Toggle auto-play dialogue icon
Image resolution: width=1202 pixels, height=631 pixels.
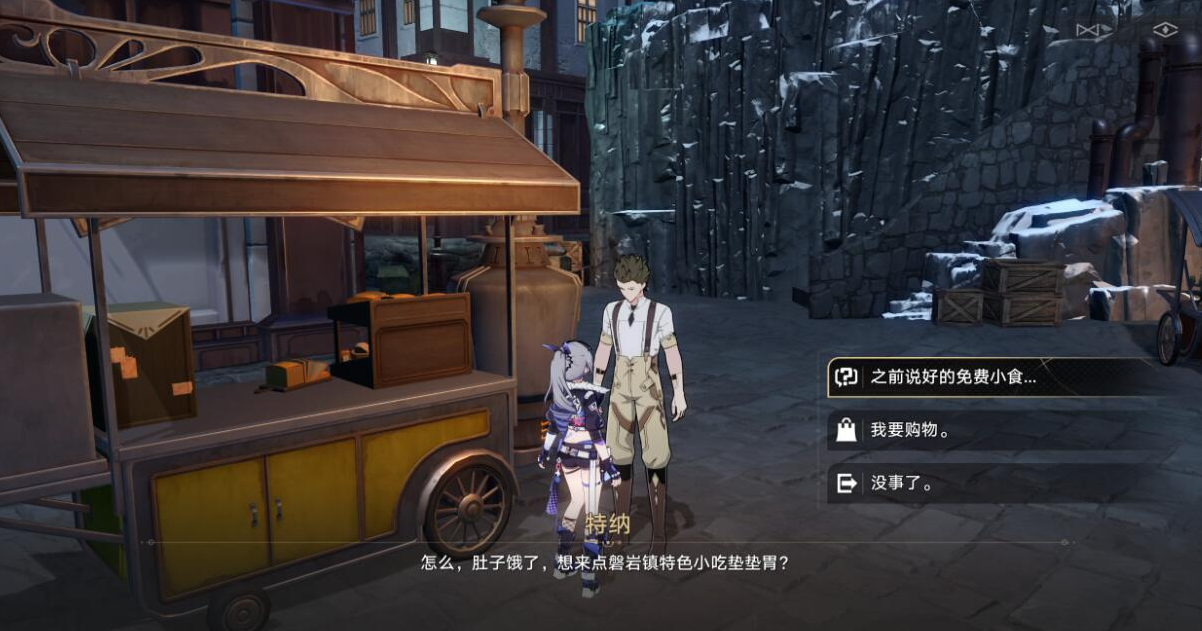pos(1093,31)
